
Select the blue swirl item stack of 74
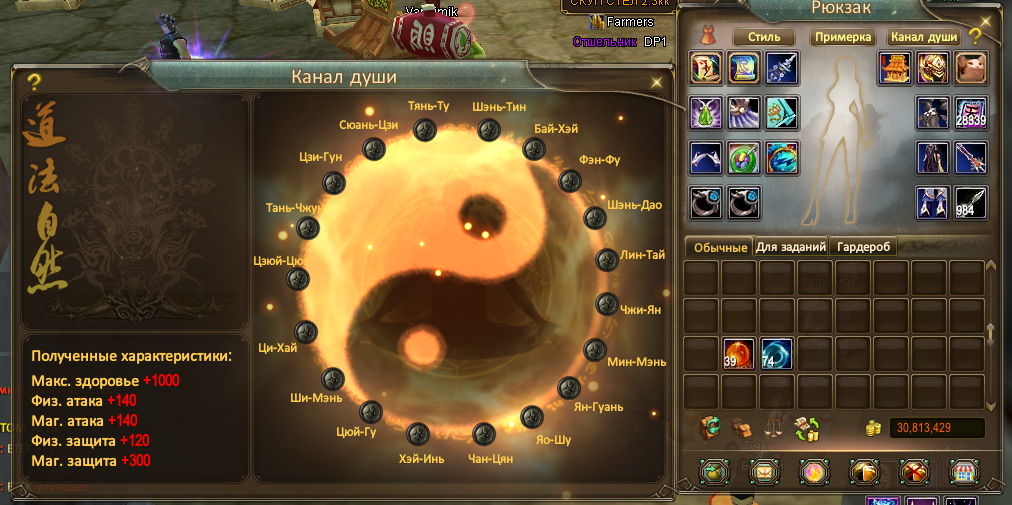pos(777,353)
